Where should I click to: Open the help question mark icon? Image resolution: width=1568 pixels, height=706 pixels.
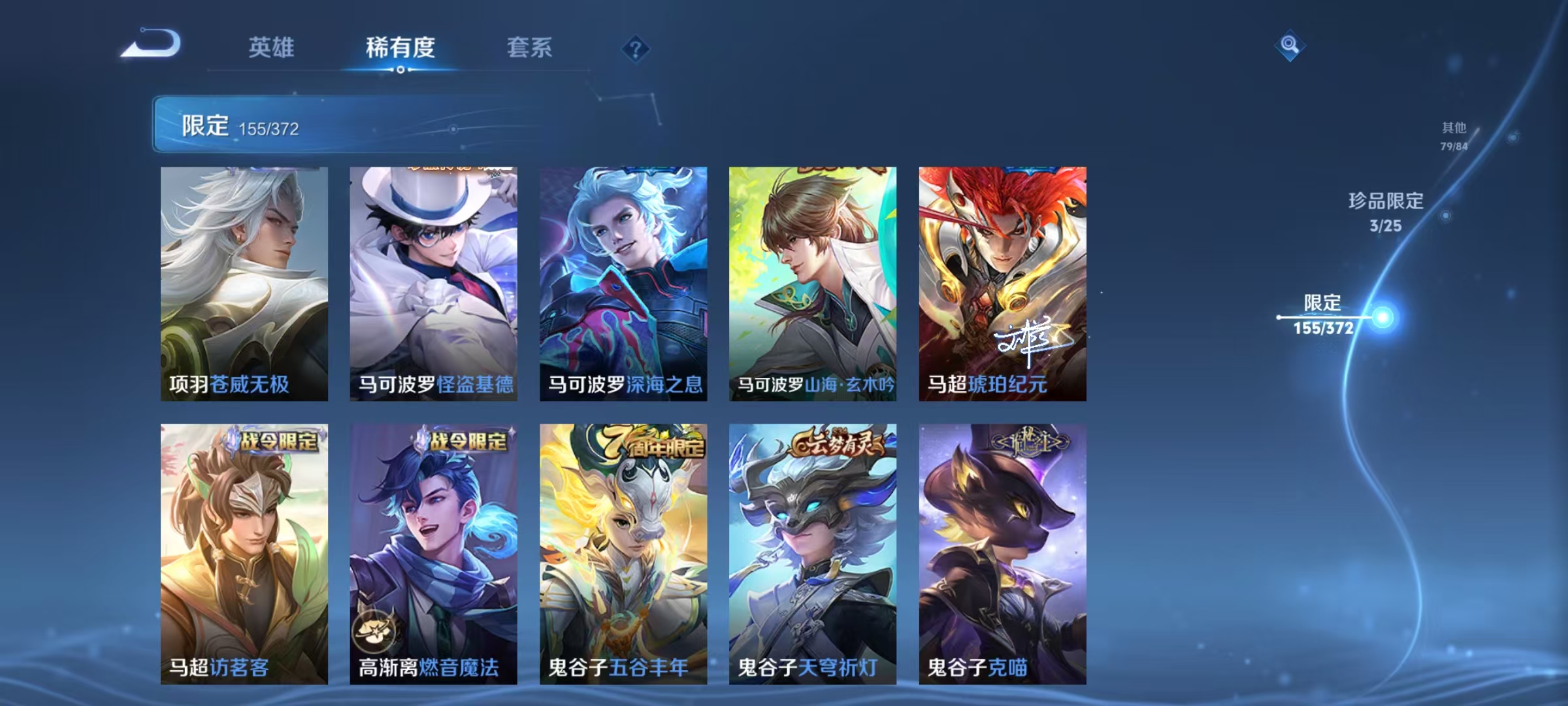tap(636, 49)
